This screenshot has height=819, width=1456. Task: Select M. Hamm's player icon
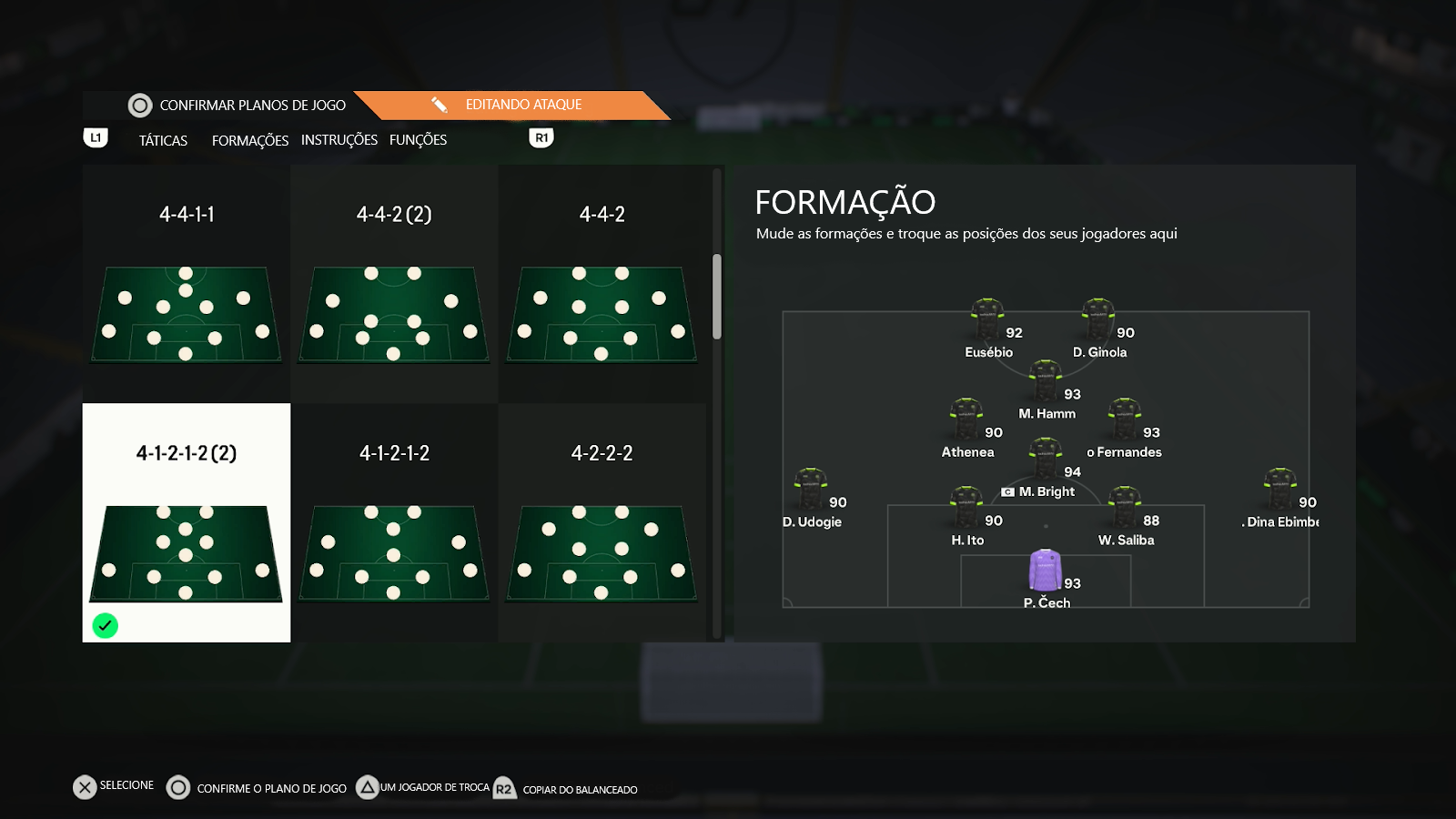pyautogui.click(x=1045, y=382)
